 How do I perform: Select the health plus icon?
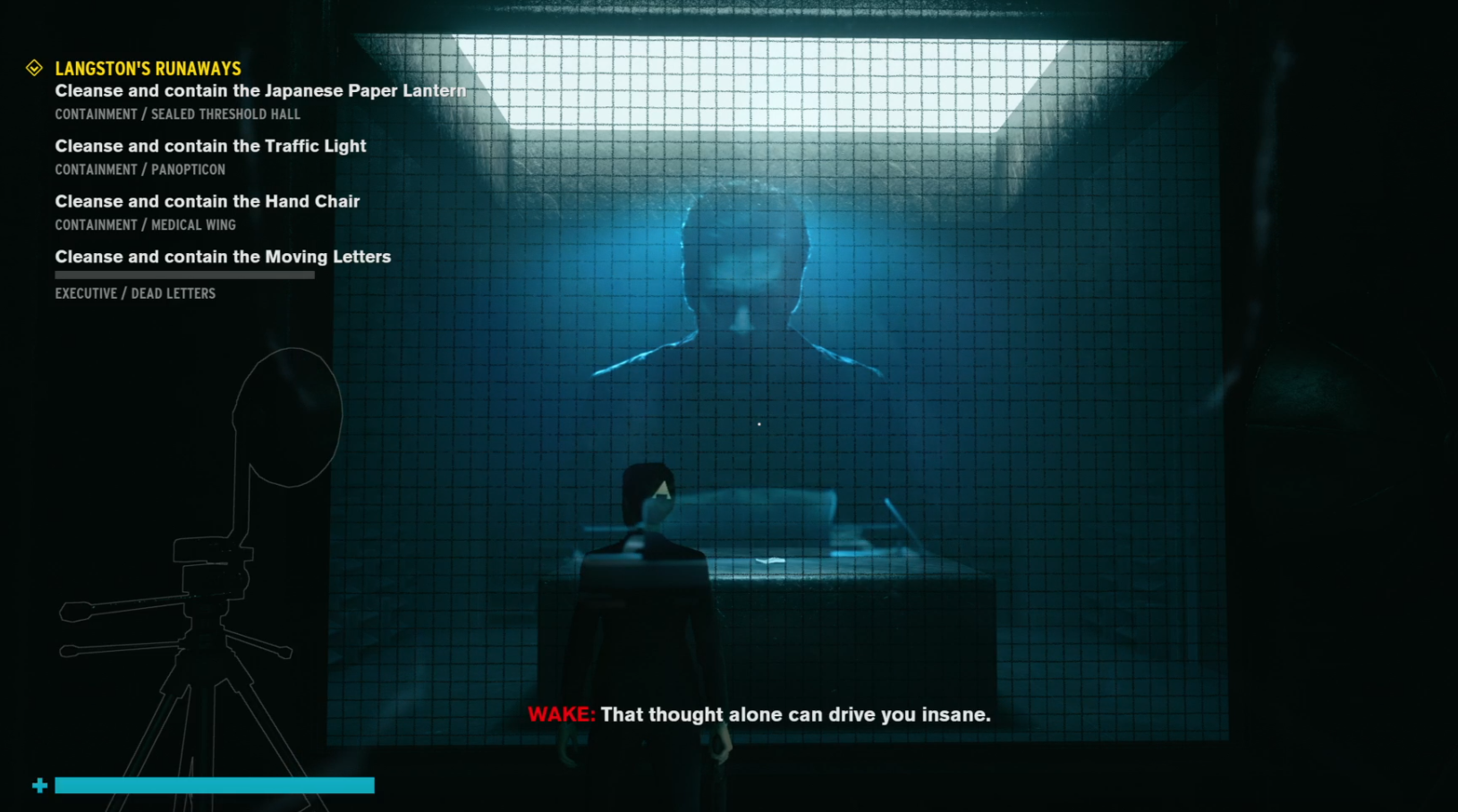tap(40, 785)
